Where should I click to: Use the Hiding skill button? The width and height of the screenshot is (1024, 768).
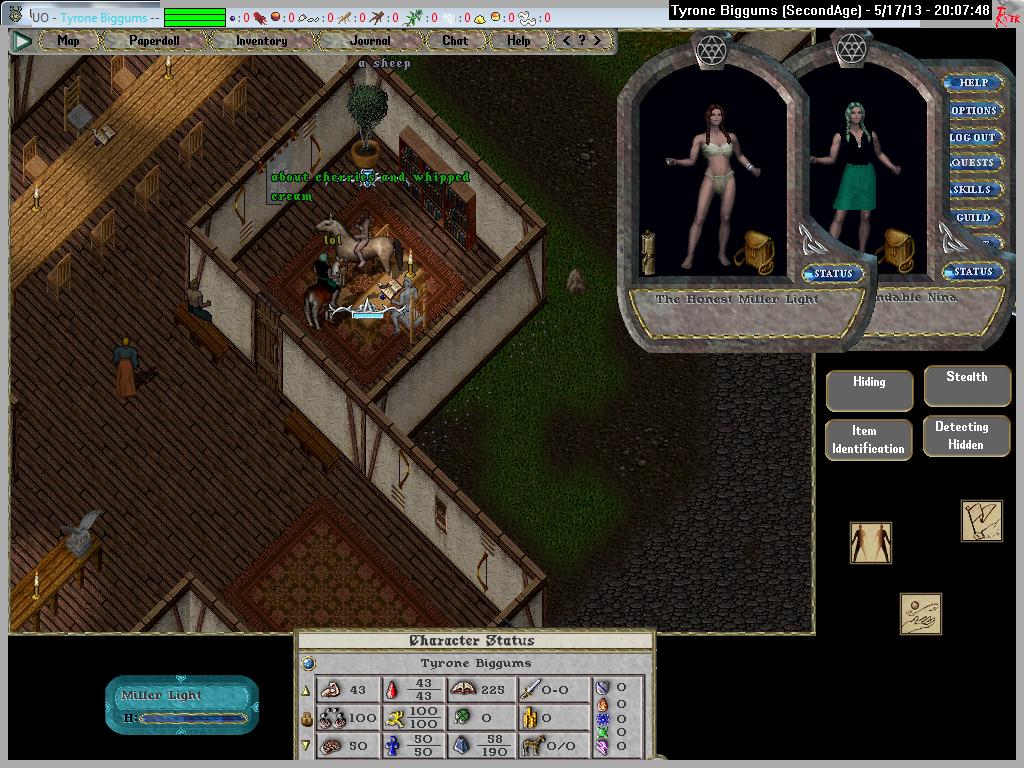(x=869, y=389)
